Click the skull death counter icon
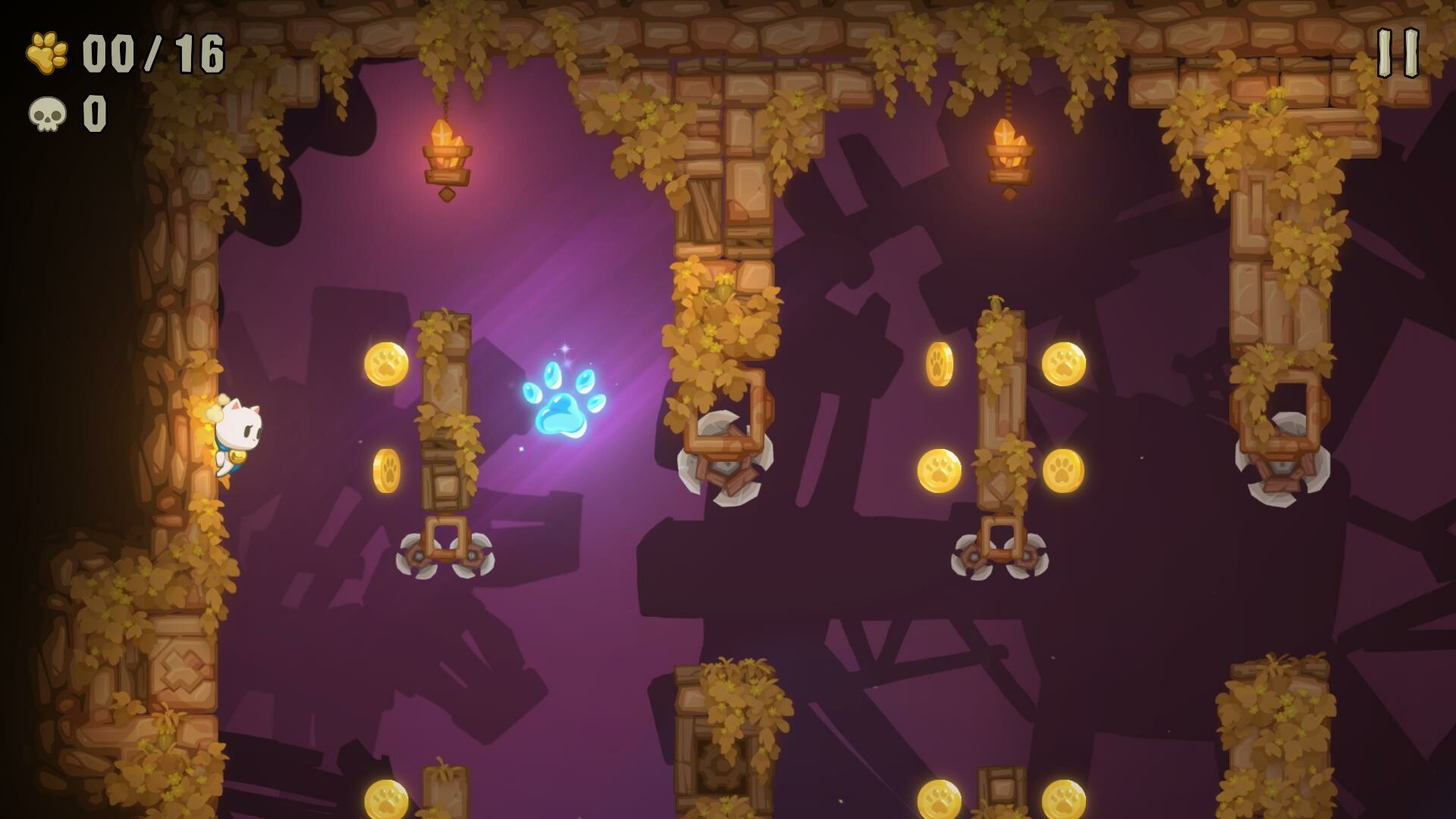 pyautogui.click(x=45, y=112)
